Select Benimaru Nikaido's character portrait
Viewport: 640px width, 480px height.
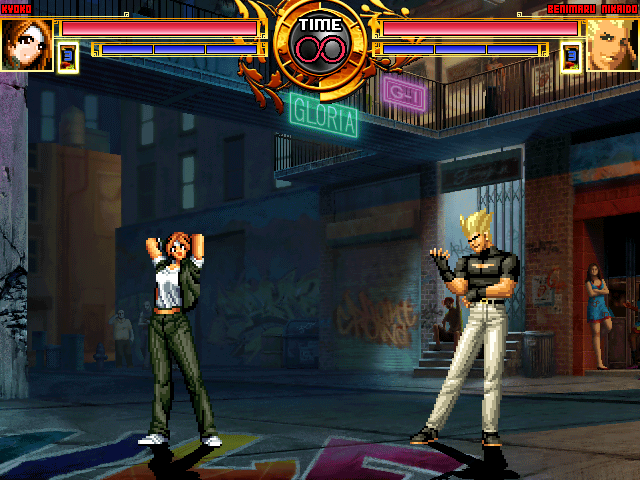pos(611,45)
